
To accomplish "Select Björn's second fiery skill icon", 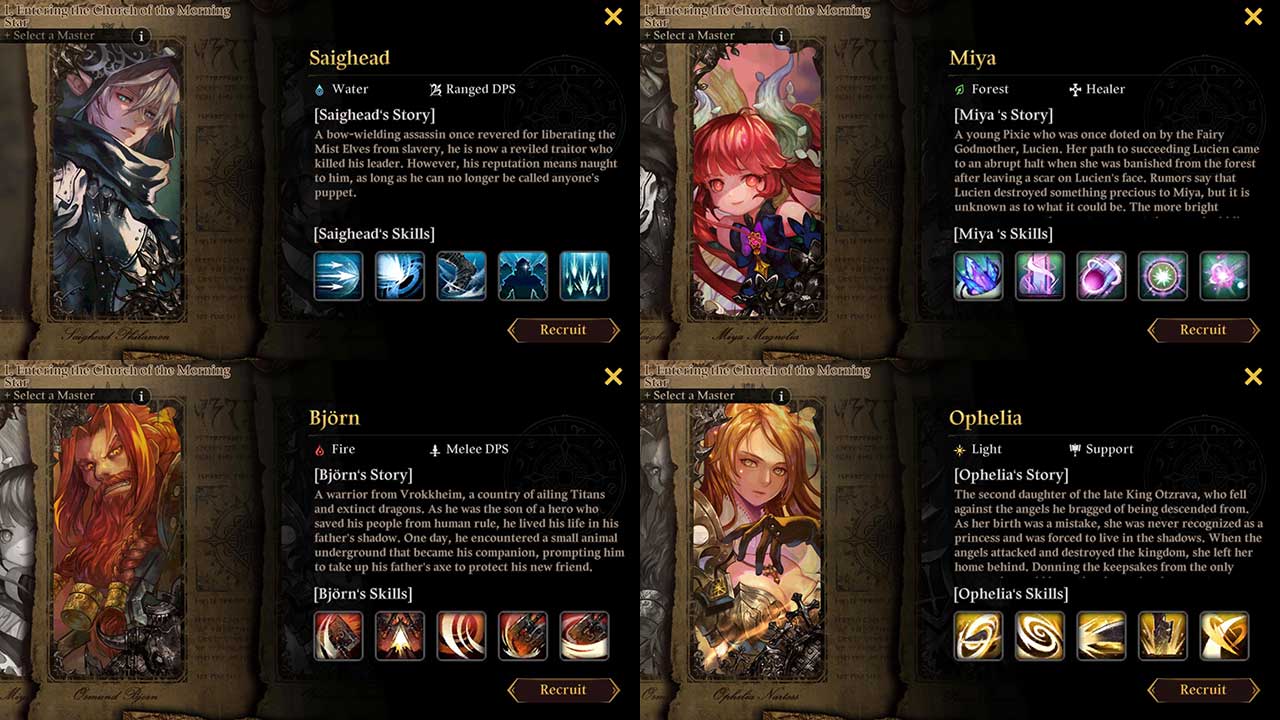I will click(400, 636).
